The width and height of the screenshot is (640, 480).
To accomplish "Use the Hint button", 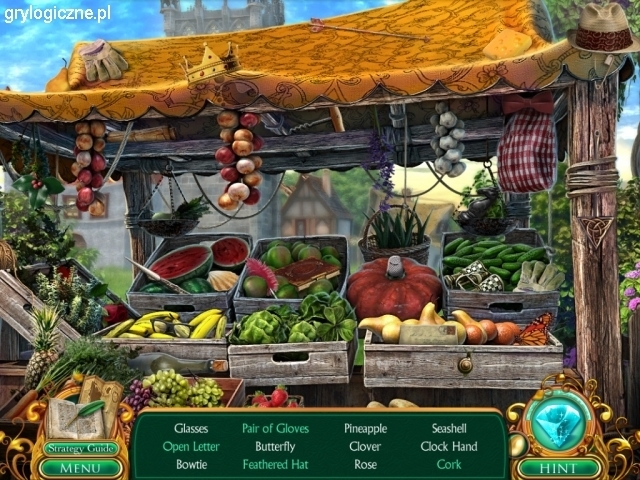I will click(559, 466).
